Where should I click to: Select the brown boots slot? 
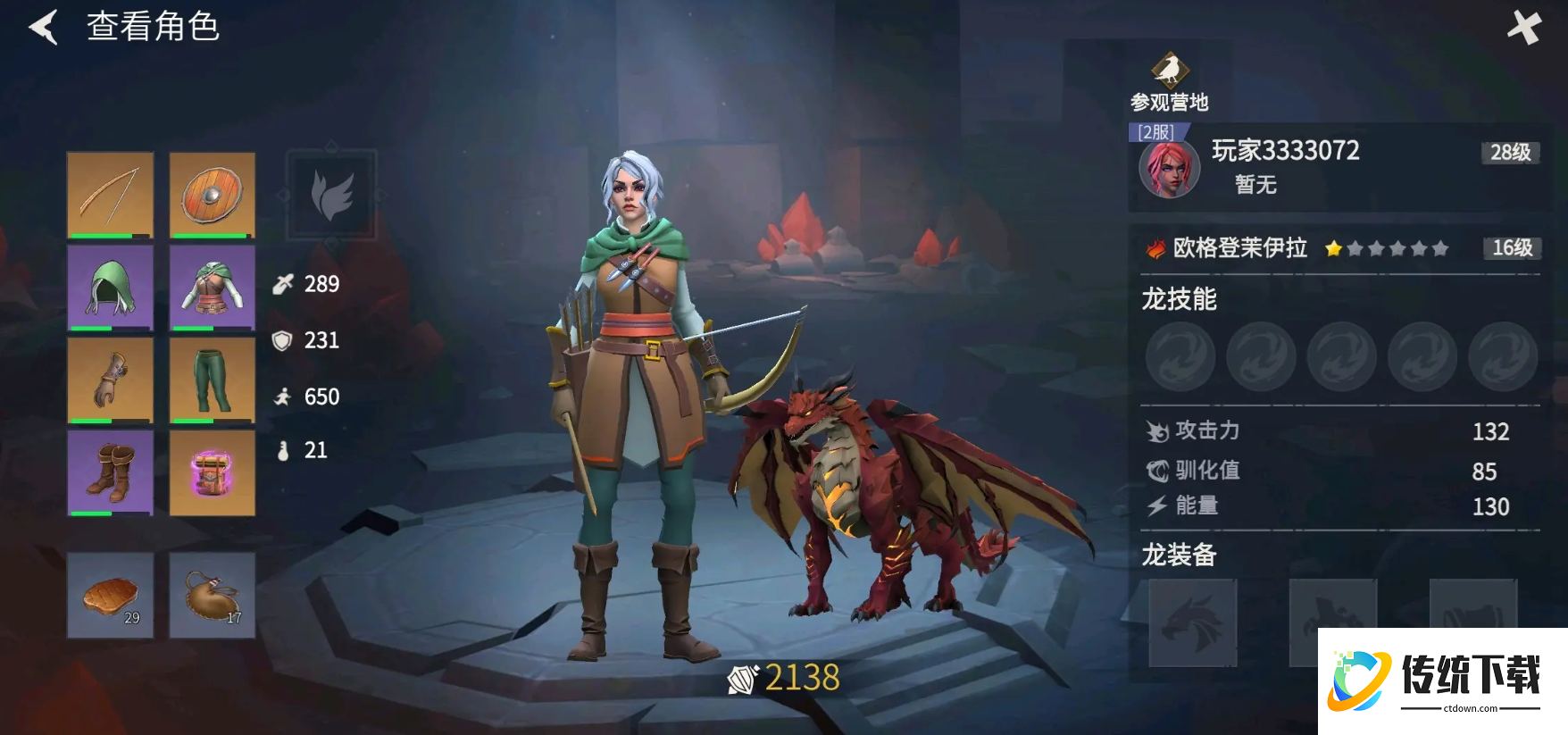(x=111, y=472)
